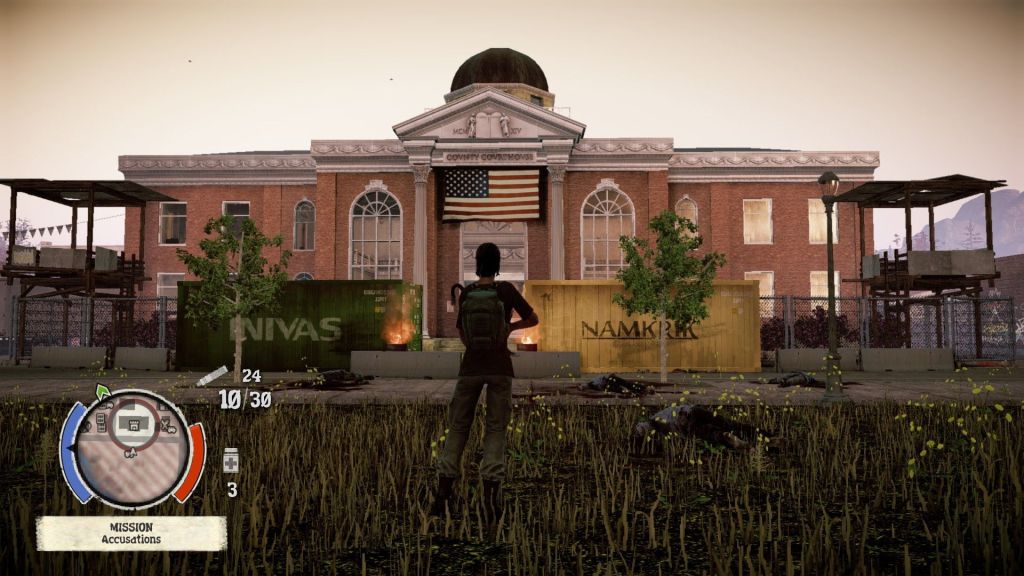
Task: Select the medicine bottle item icon
Action: [x=231, y=461]
